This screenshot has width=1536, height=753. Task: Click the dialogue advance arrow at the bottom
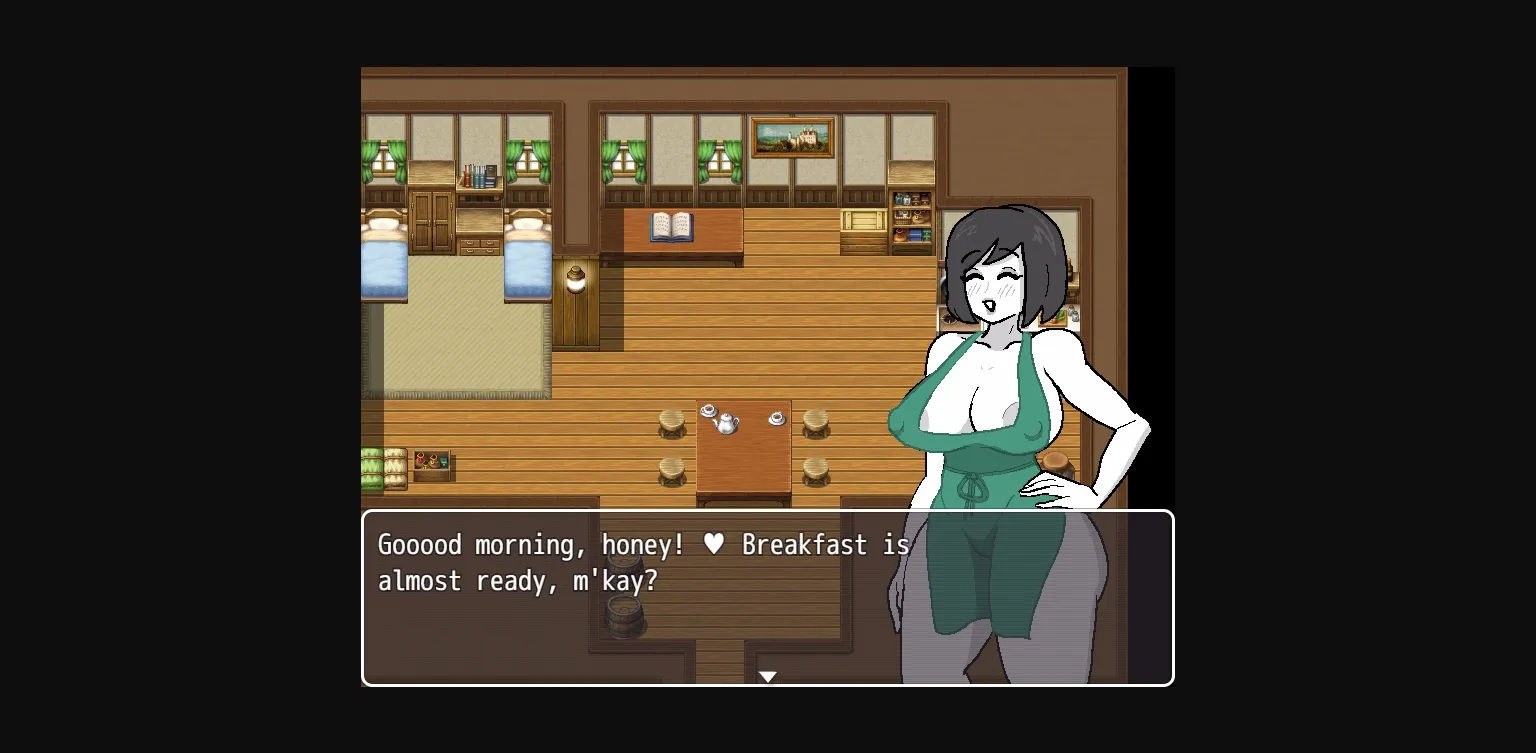pyautogui.click(x=767, y=676)
